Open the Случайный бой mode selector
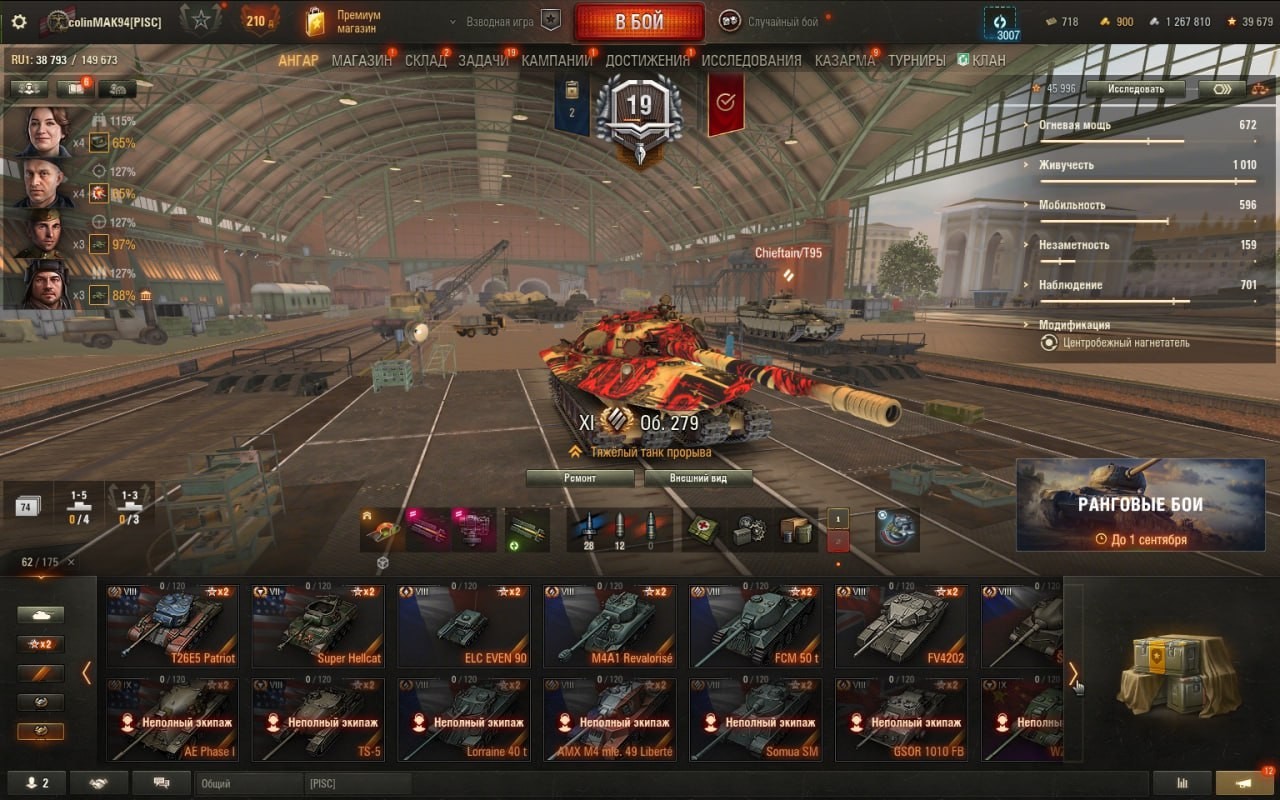The width and height of the screenshot is (1280, 800). (782, 21)
